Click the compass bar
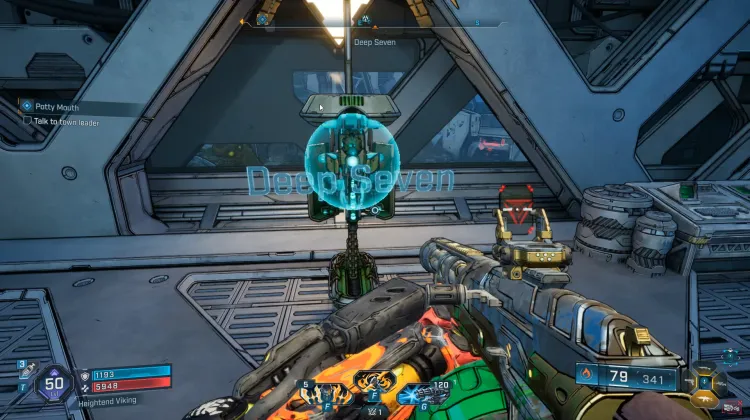Screen dimensions: 750x420 (x=374, y=19)
